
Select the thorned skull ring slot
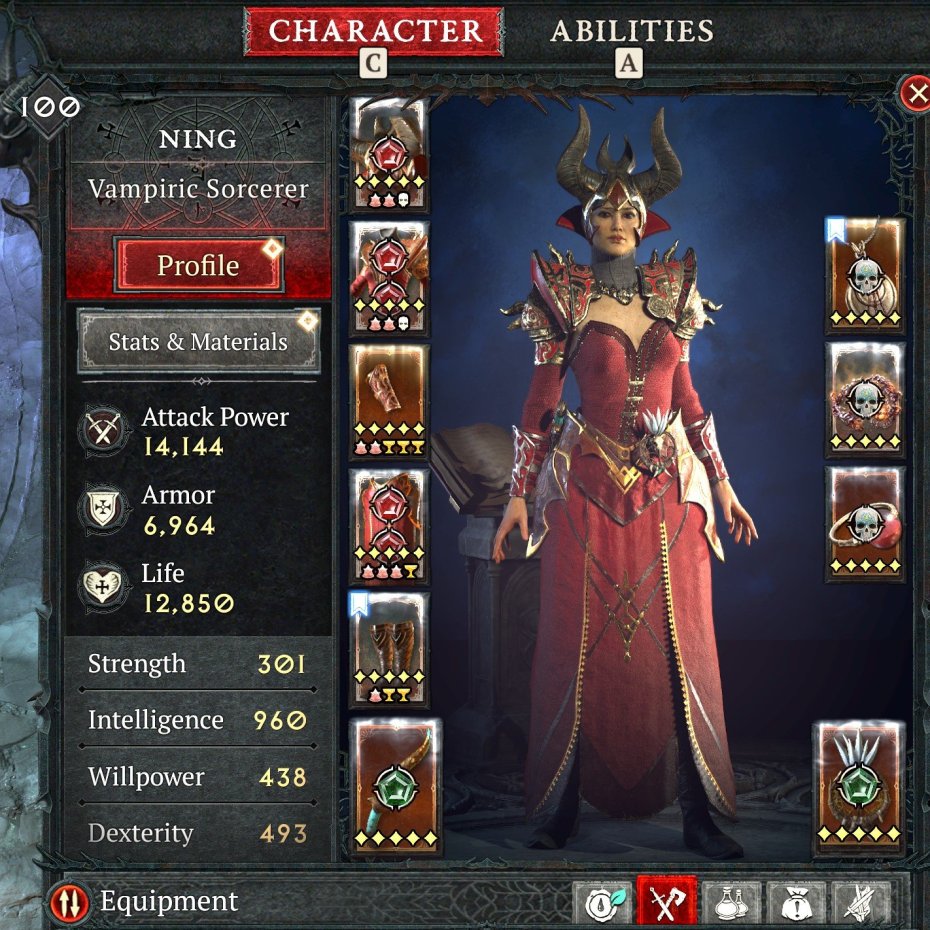[x=865, y=399]
